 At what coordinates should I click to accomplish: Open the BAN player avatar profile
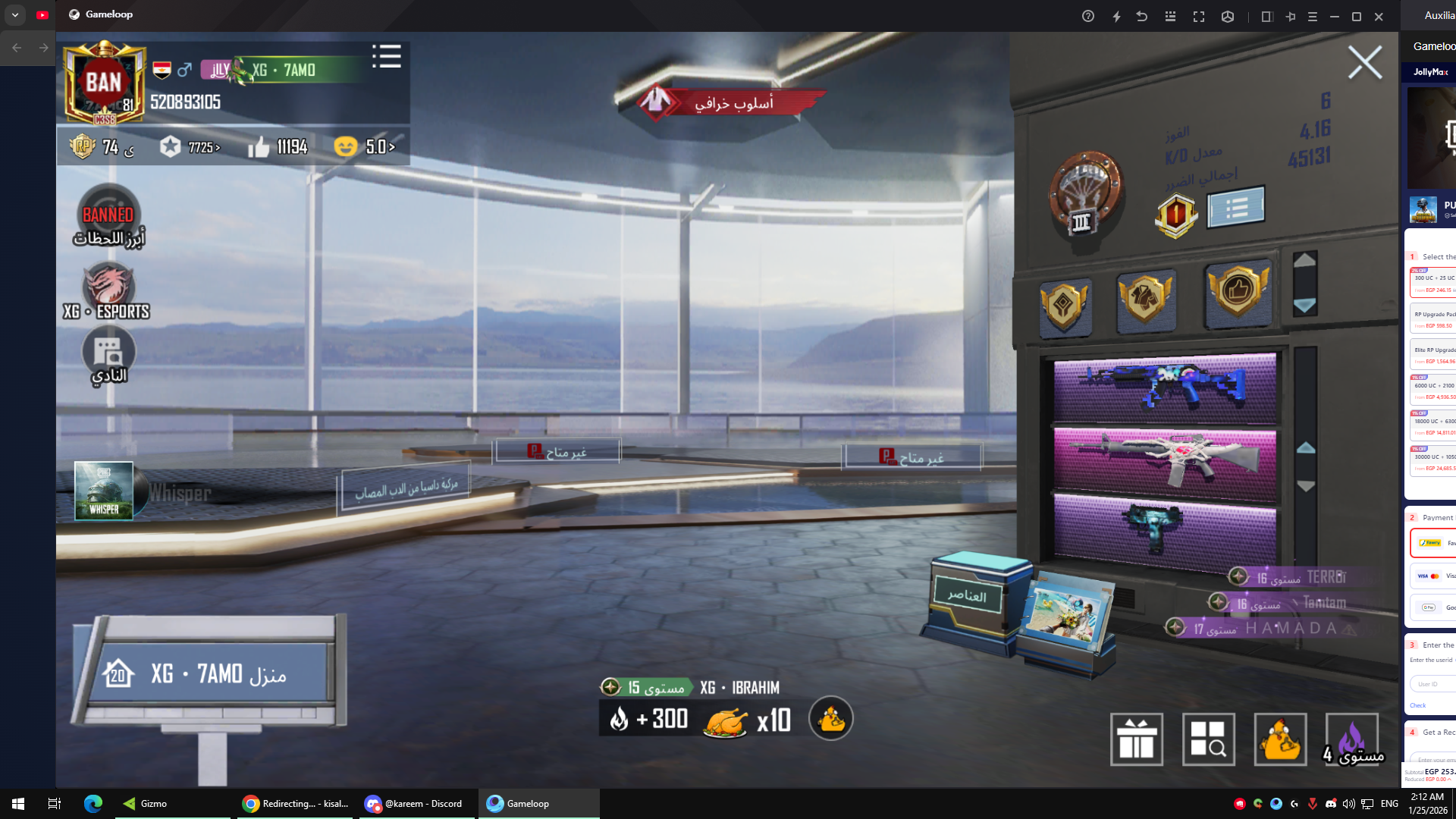[104, 83]
